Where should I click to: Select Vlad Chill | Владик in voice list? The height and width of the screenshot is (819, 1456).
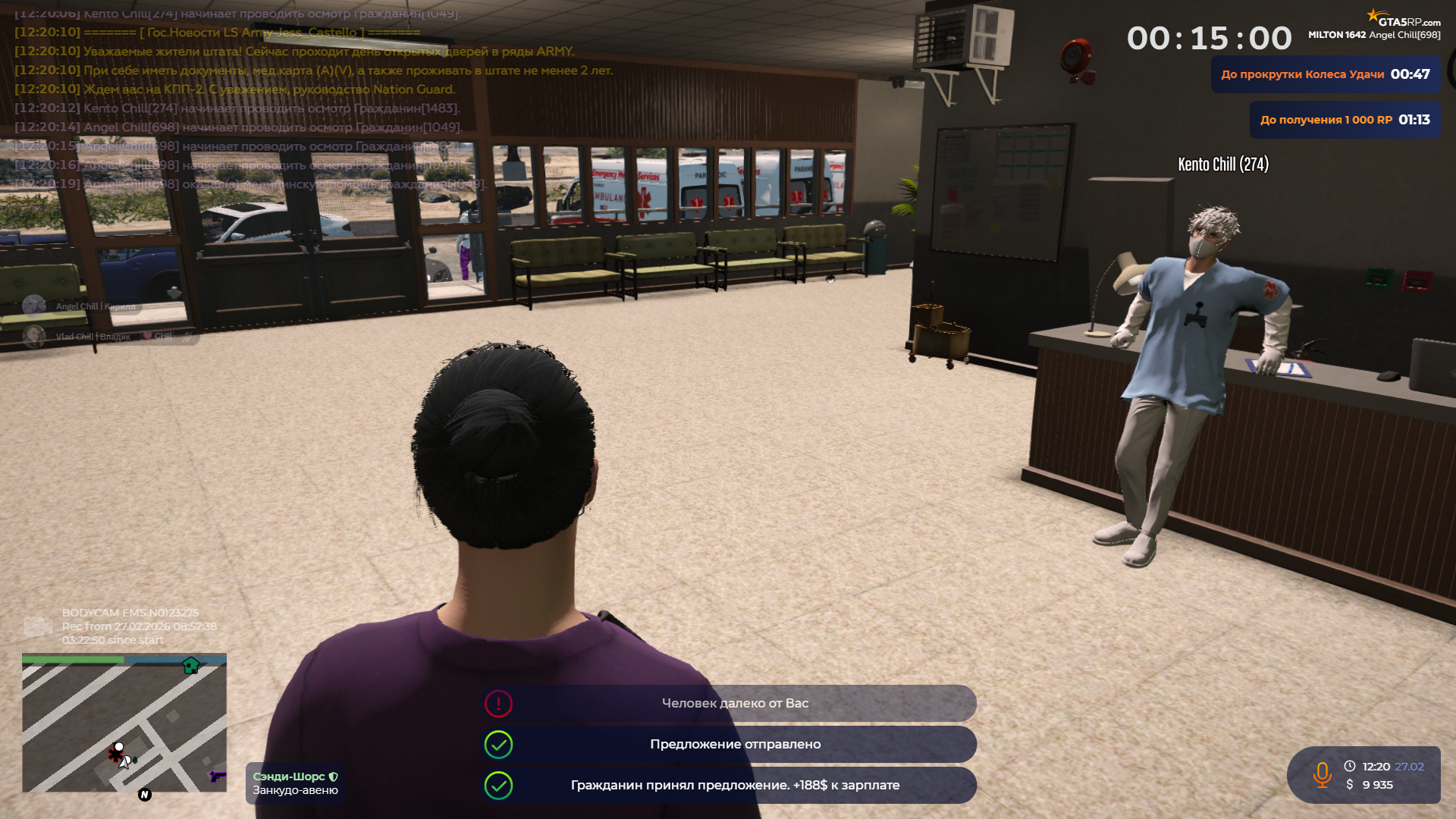93,337
